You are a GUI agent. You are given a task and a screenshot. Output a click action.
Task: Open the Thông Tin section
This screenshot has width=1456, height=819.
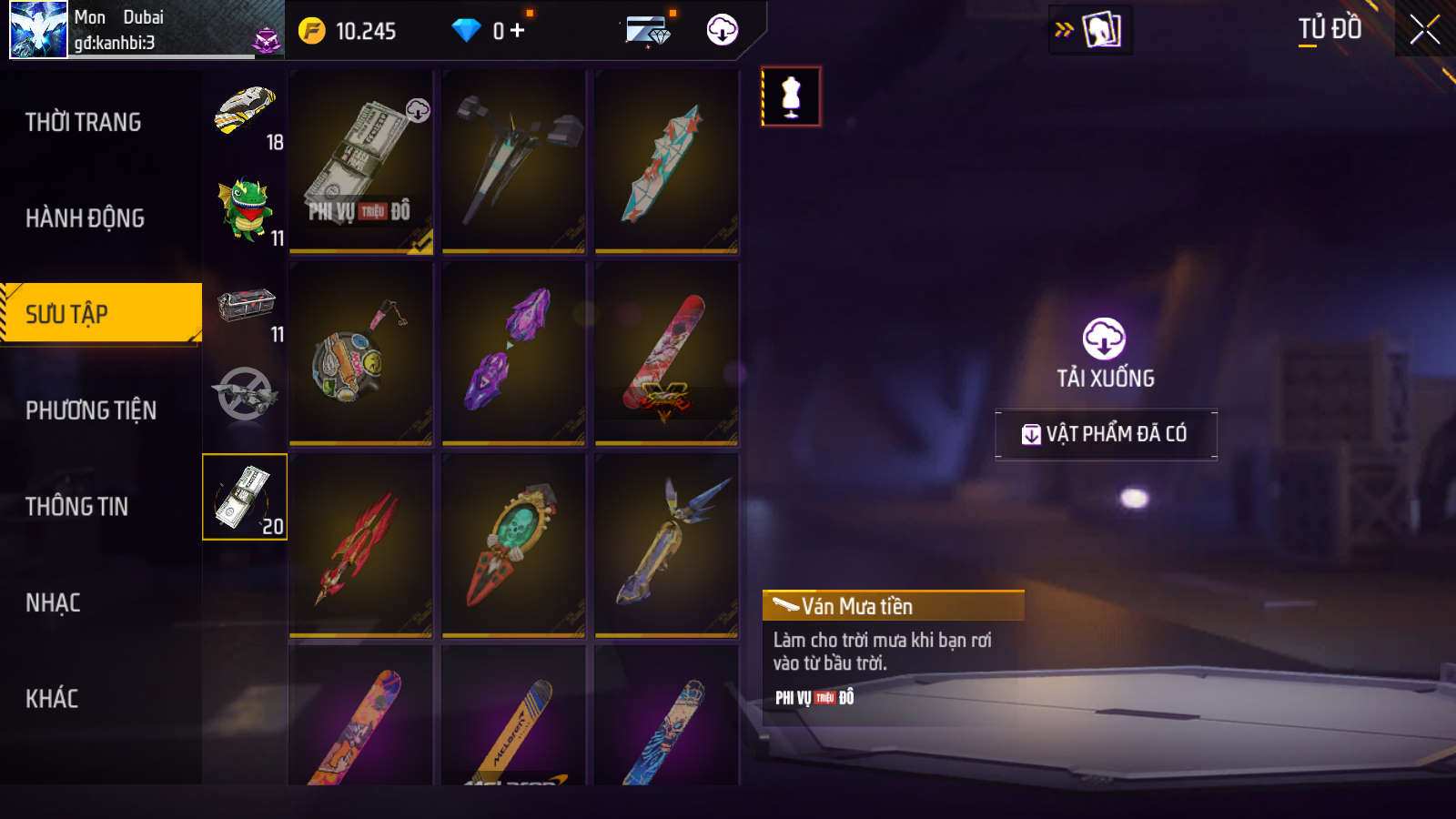click(77, 507)
